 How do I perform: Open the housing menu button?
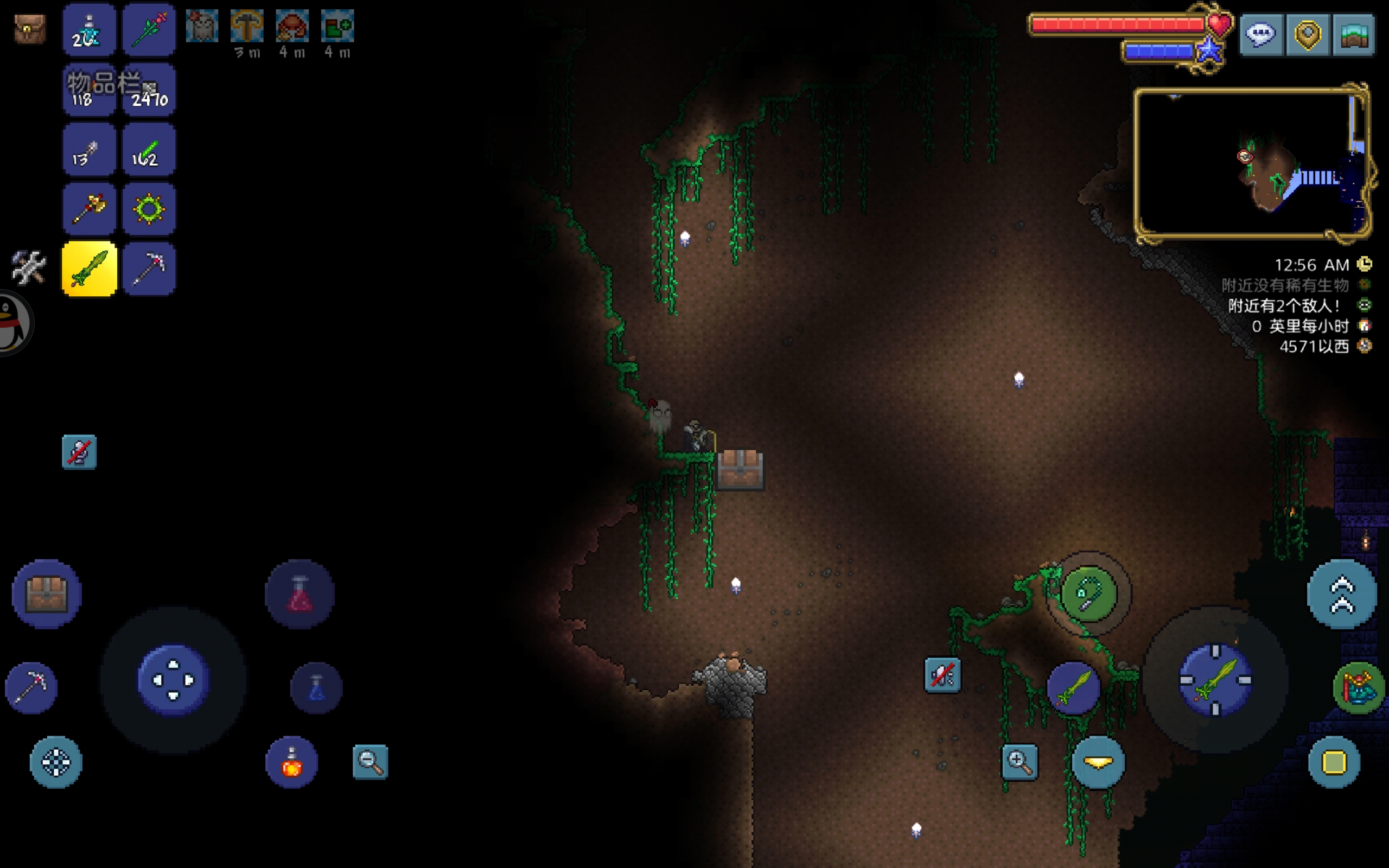point(1353,34)
